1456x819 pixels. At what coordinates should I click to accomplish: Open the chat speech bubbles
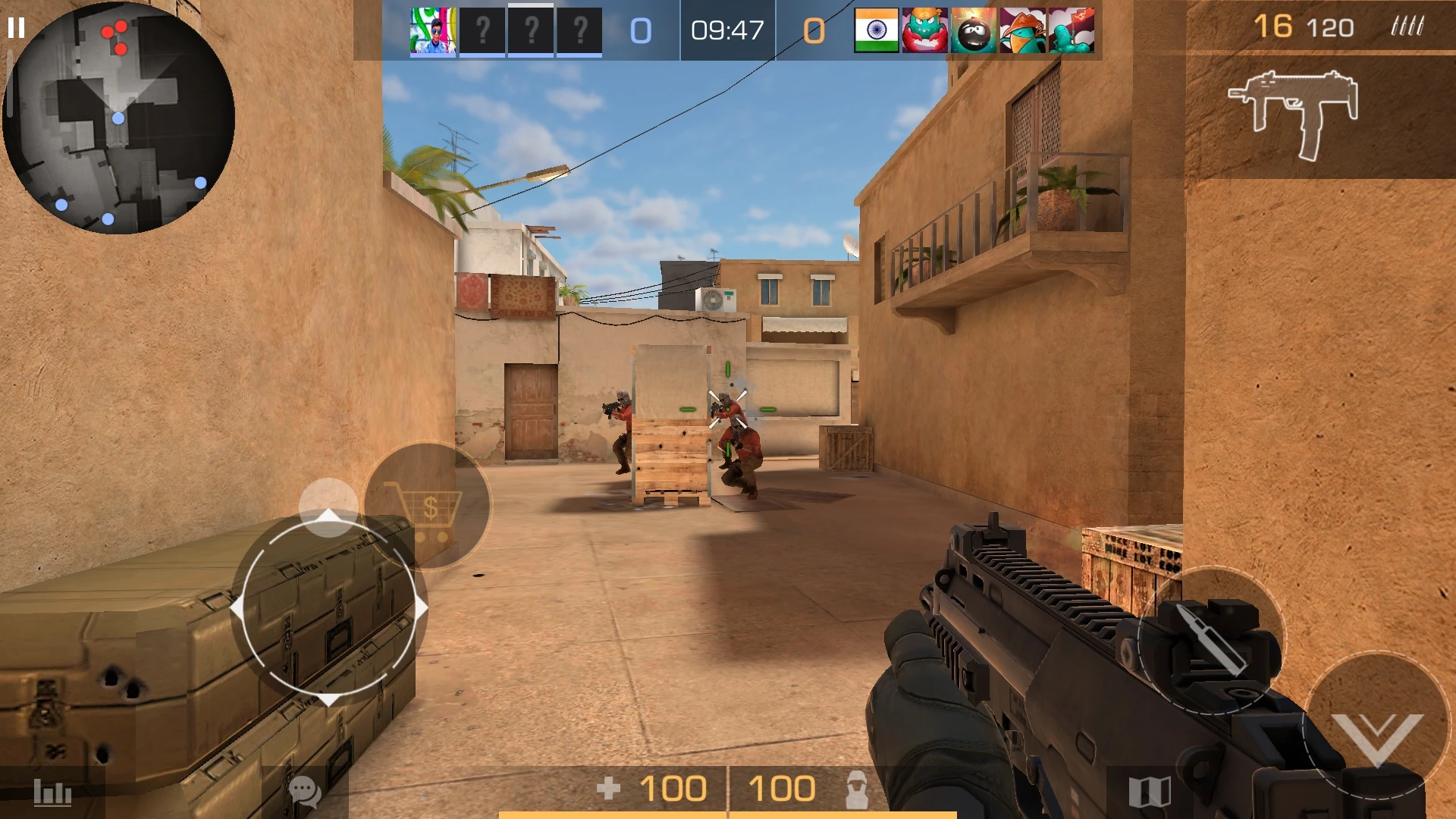point(305,792)
